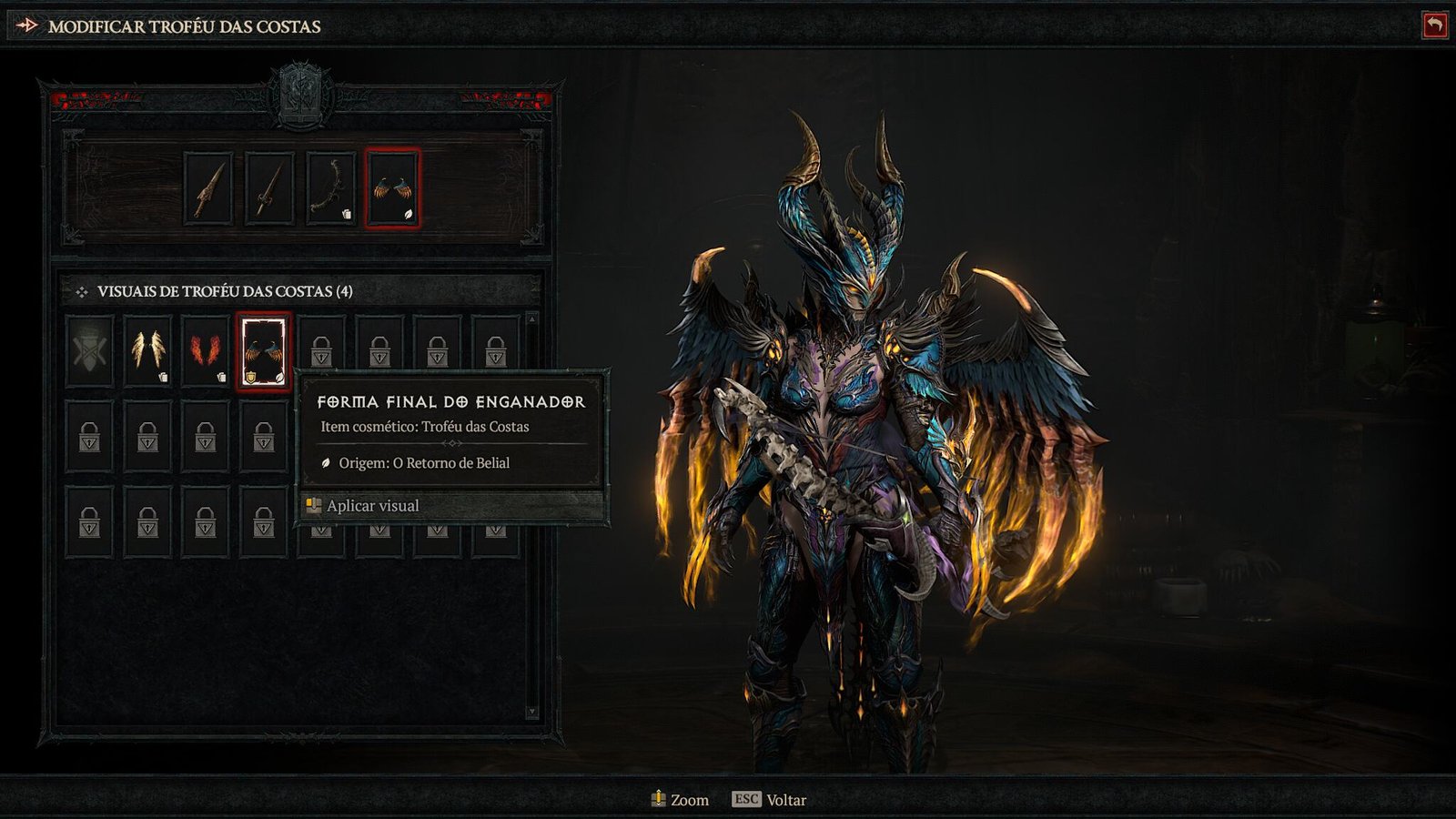Choose the no-visual crossed-out cosmetic tile
The width and height of the screenshot is (1456, 819).
click(x=89, y=350)
